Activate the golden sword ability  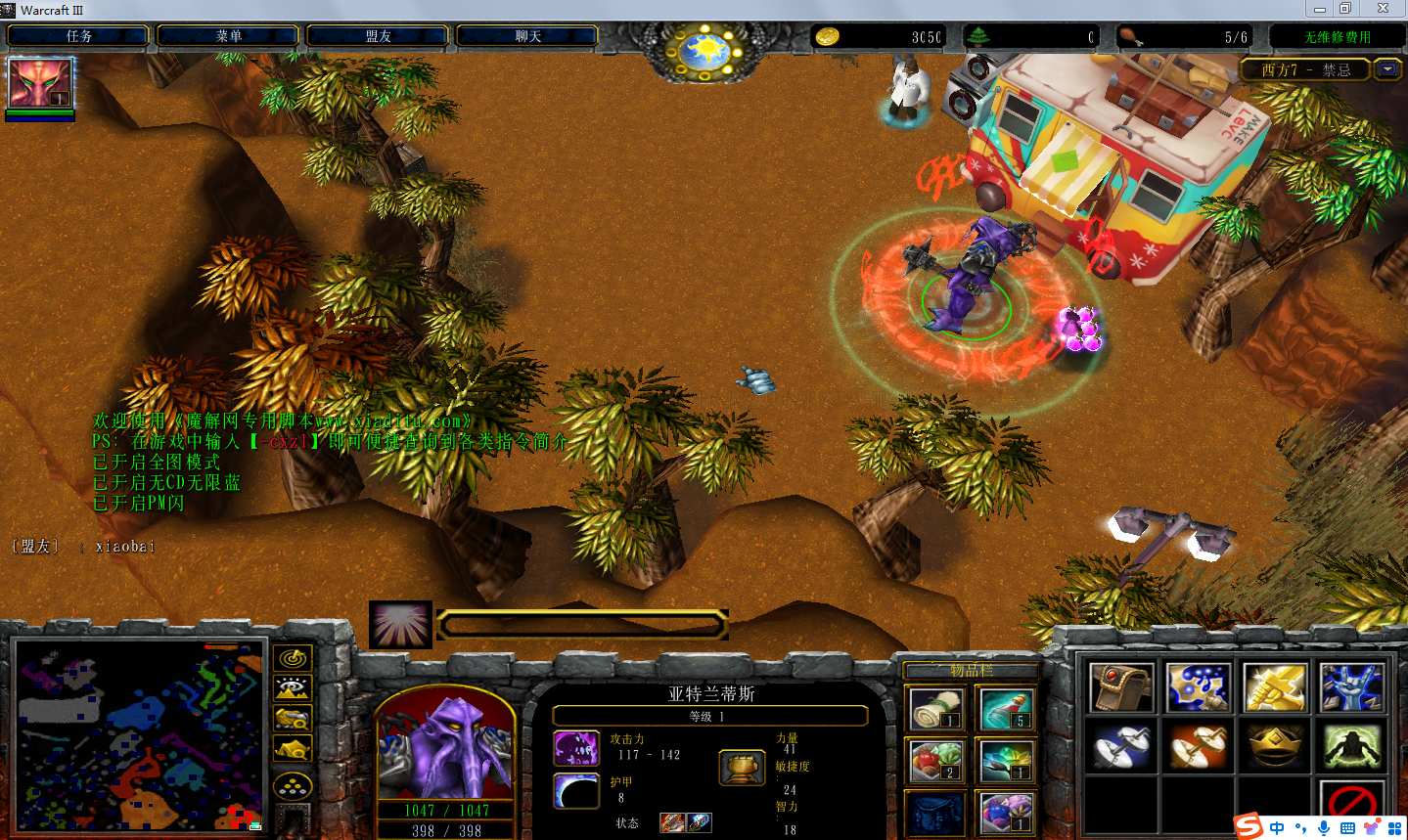coord(1275,687)
